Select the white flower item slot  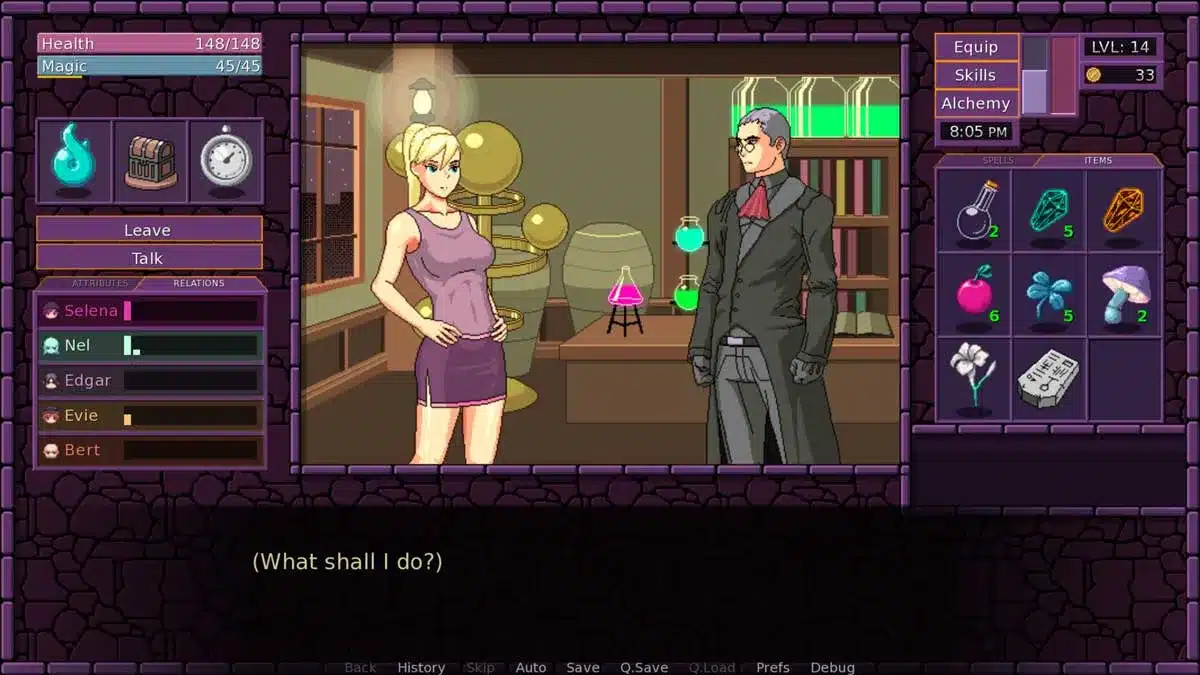tap(974, 378)
